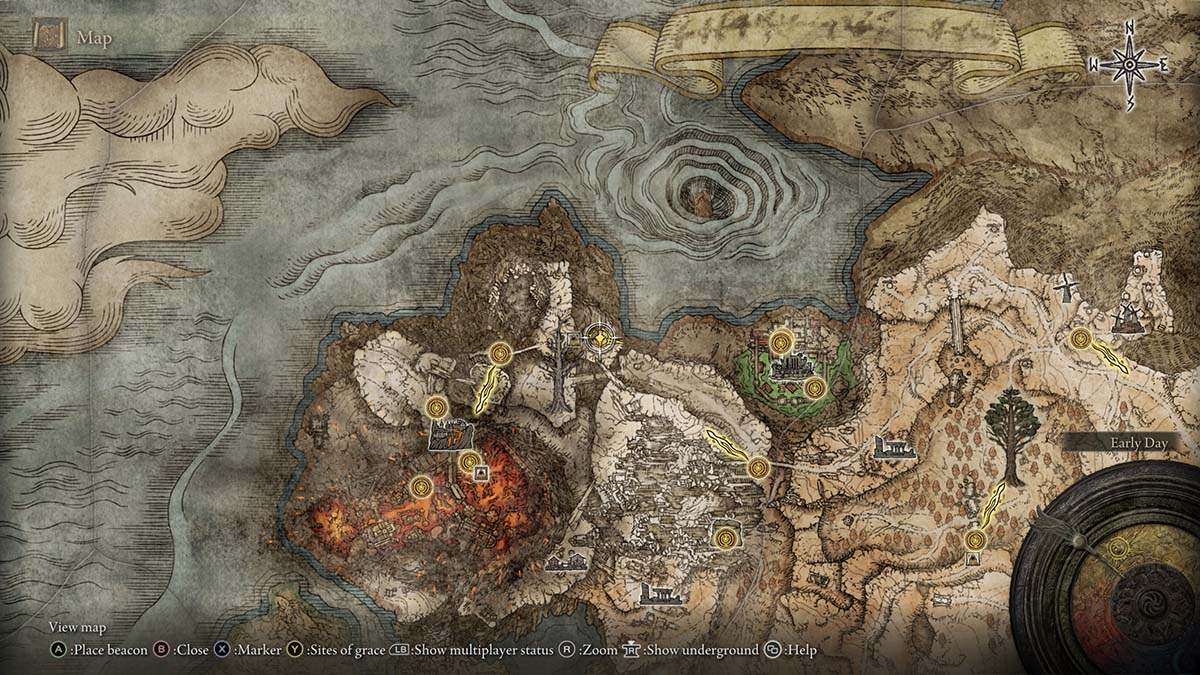Image resolution: width=1200 pixels, height=675 pixels.
Task: Choose the grace marker beside the Volcano Manor icon
Action: (436, 407)
